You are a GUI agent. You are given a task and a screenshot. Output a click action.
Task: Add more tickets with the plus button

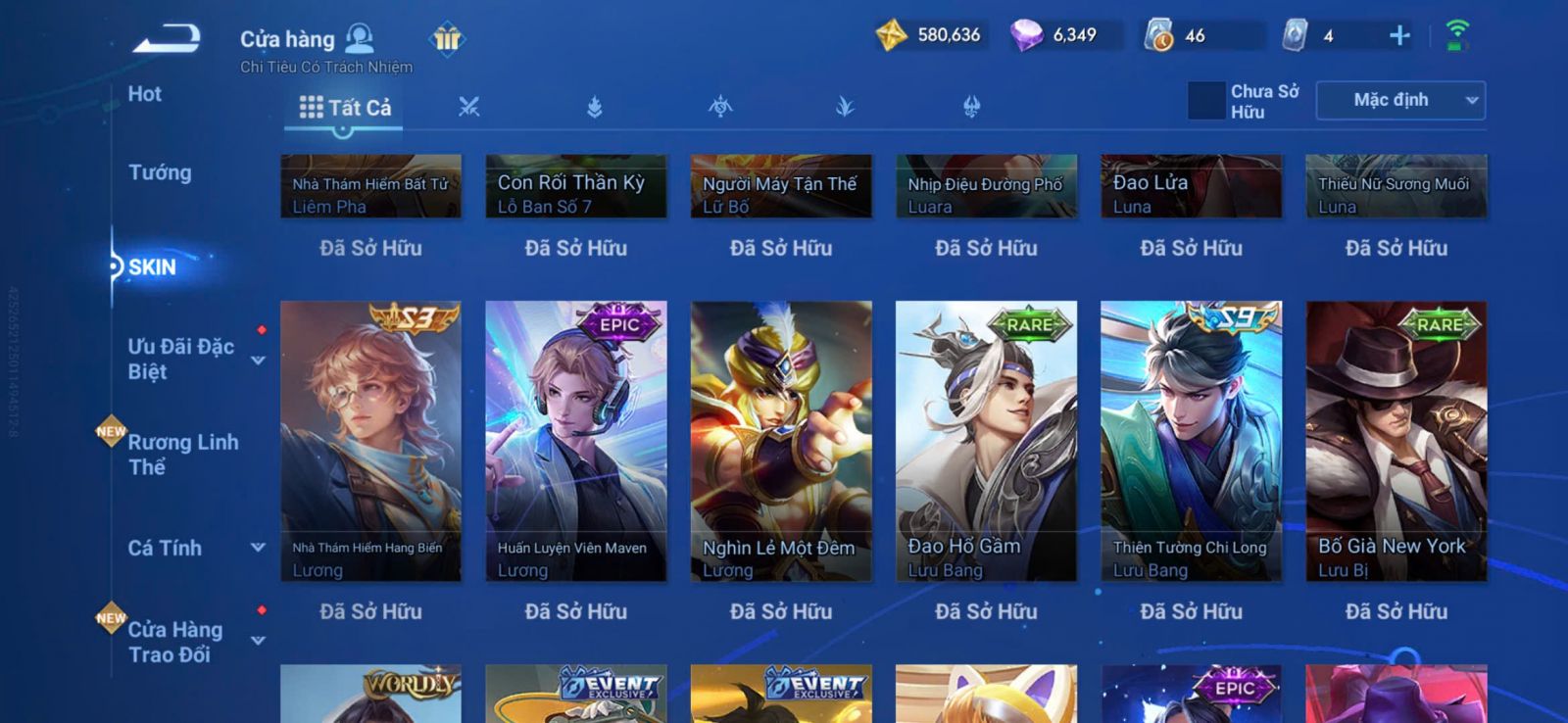pos(1399,36)
